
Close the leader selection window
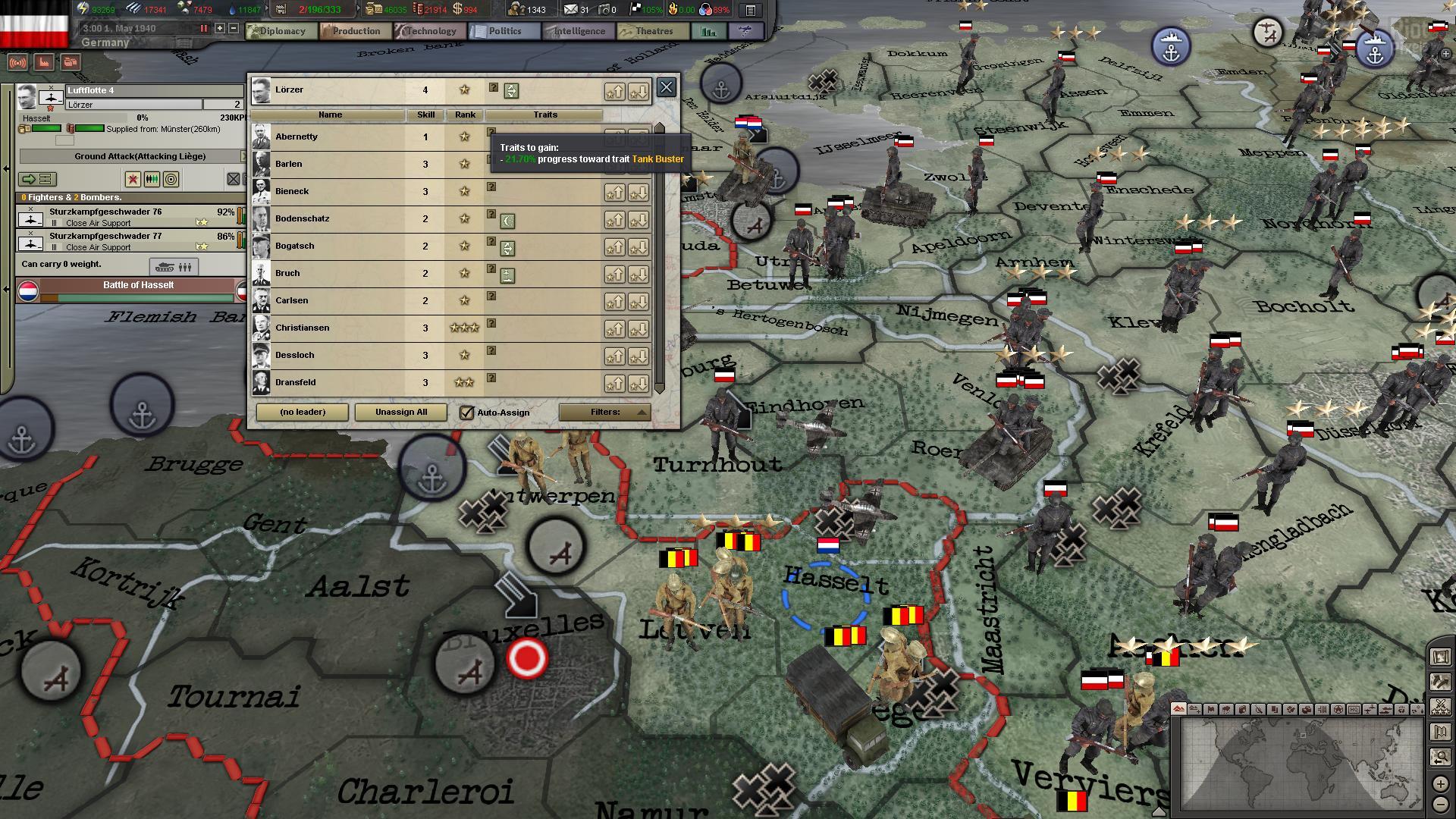[x=666, y=87]
